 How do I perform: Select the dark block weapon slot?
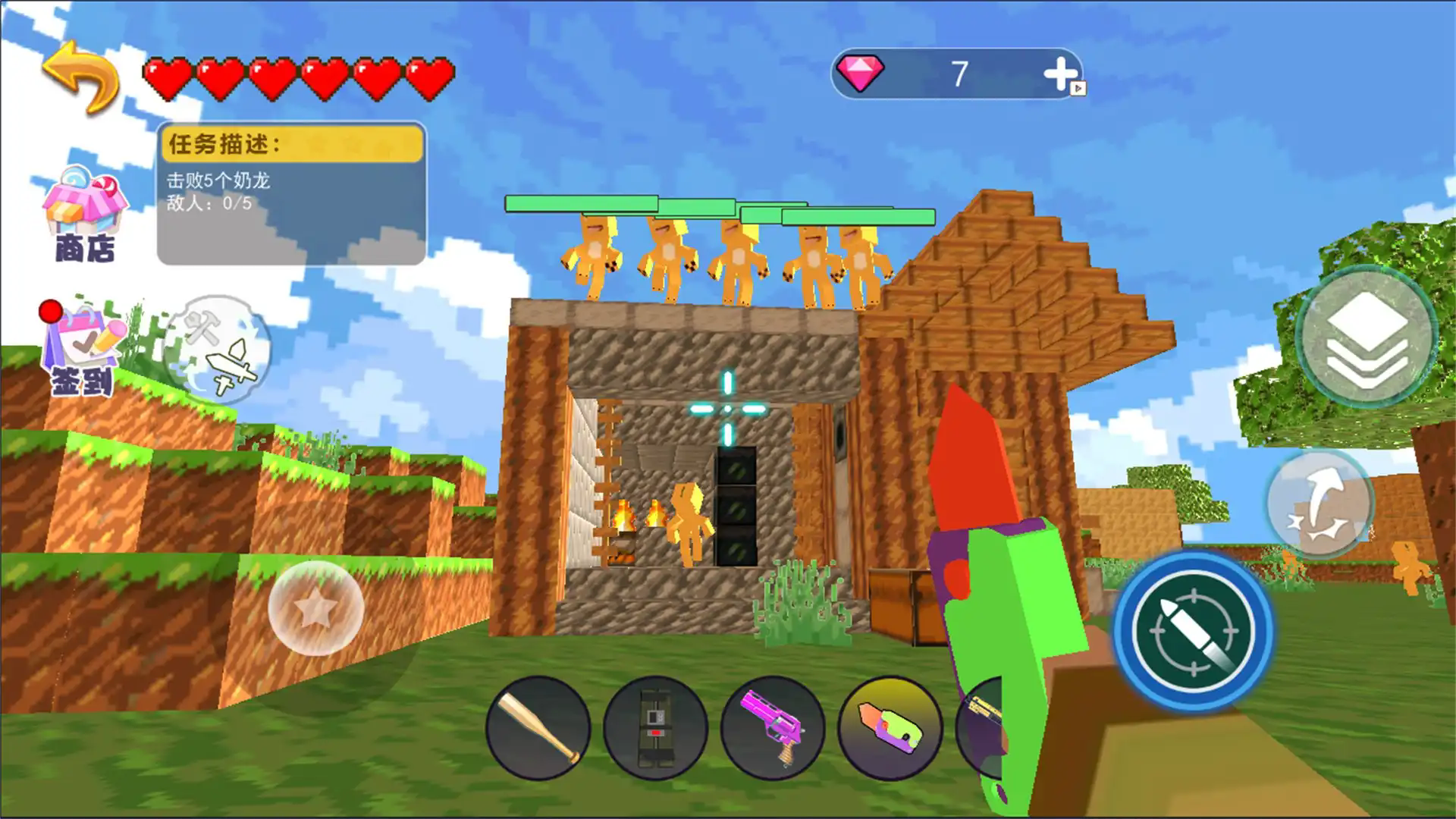(x=655, y=729)
